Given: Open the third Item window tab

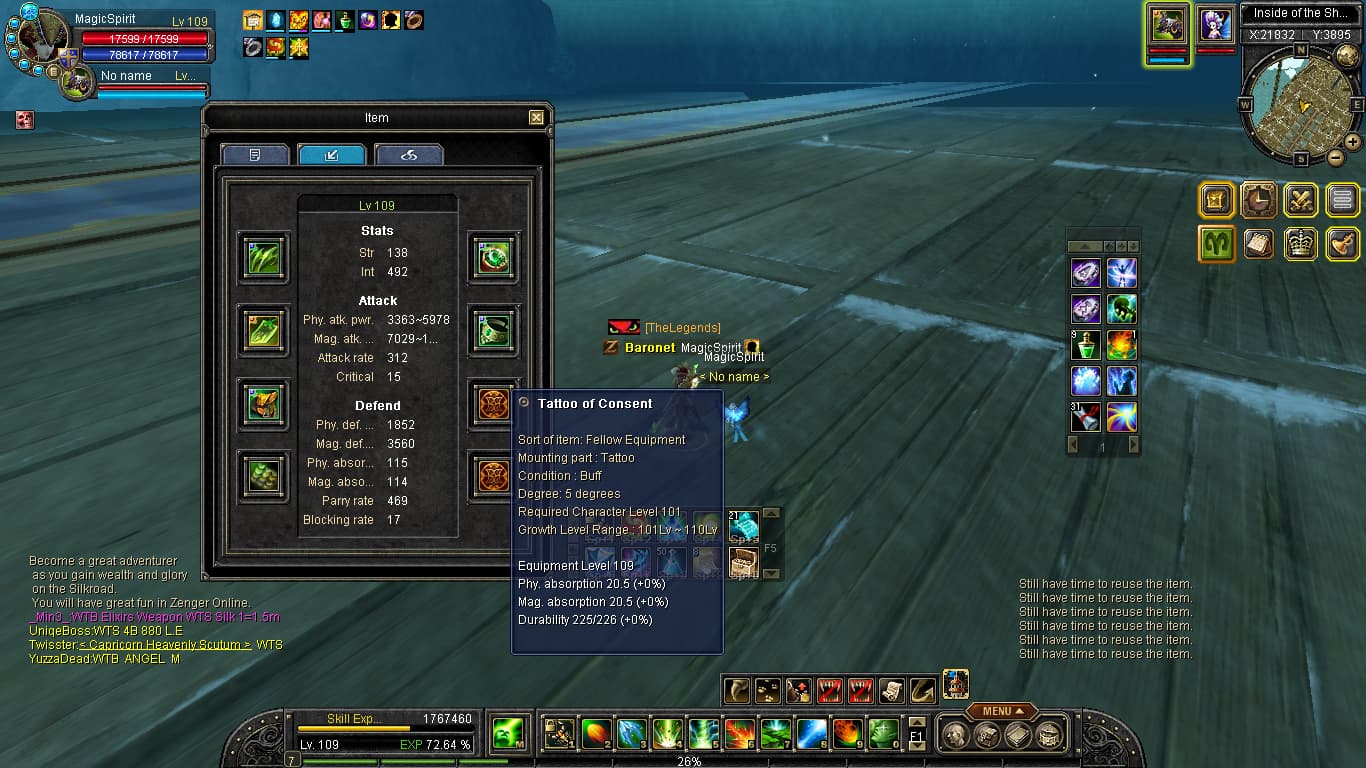Looking at the screenshot, I should 408,155.
